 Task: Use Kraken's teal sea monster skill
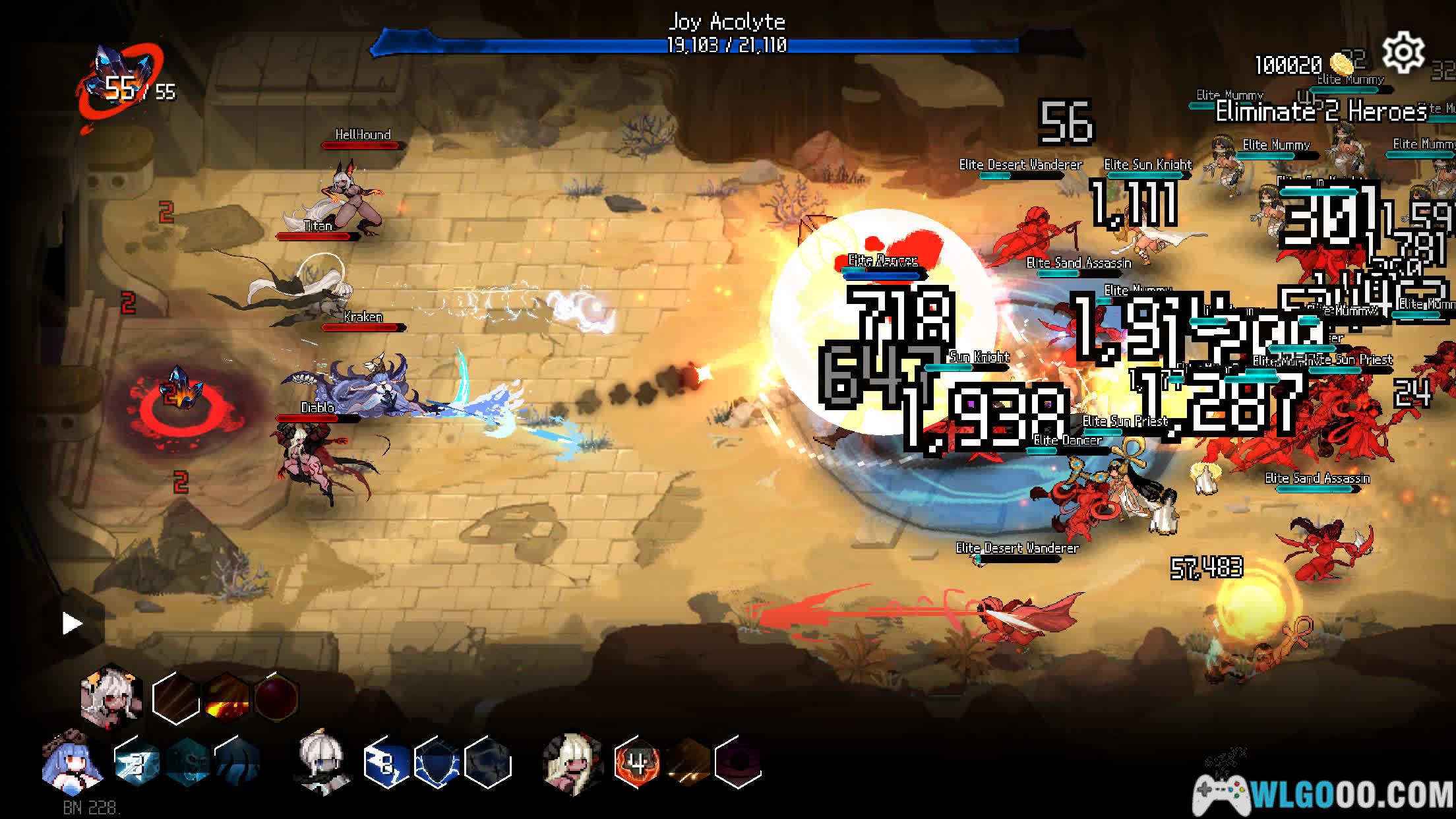[x=187, y=764]
